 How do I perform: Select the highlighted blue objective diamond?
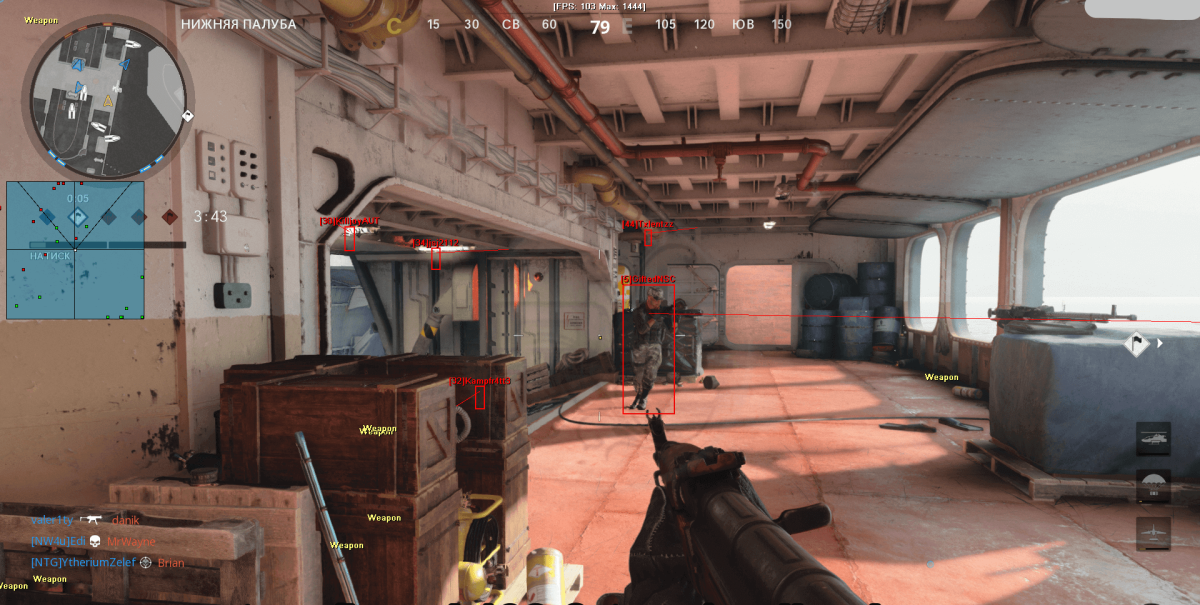77,216
